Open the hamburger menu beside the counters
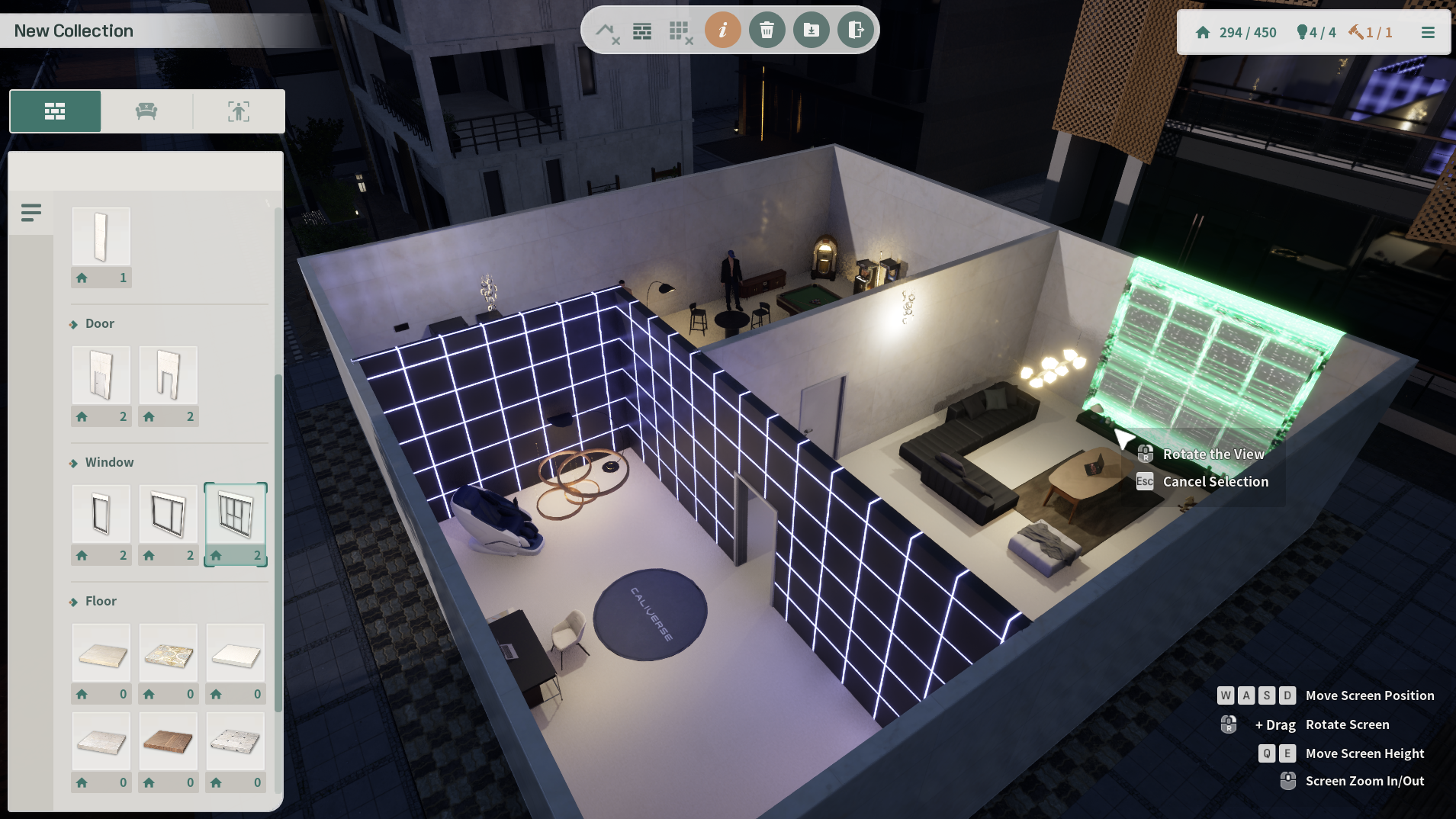1456x819 pixels. point(1428,33)
